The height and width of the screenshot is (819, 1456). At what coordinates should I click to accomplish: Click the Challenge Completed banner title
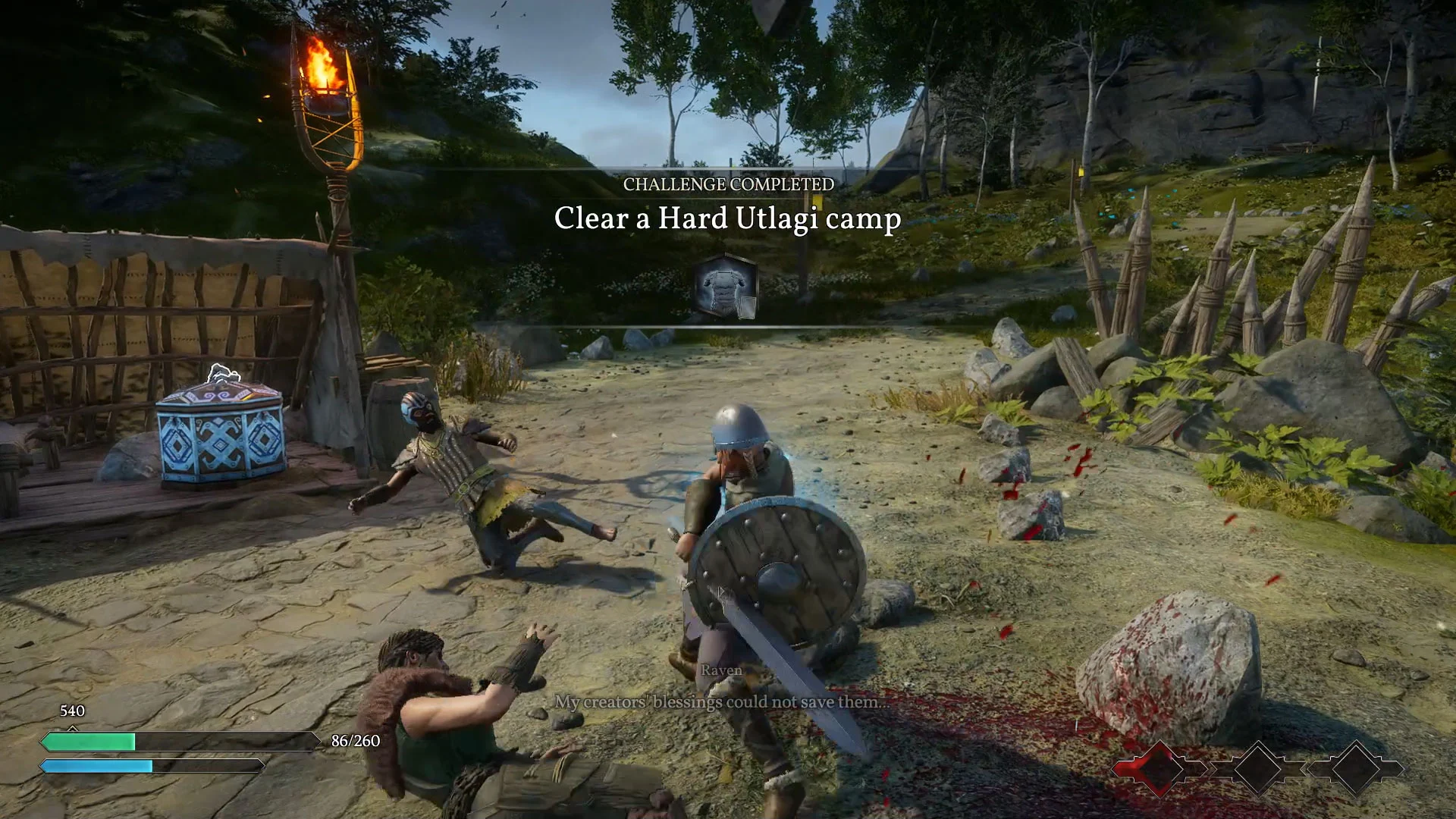(x=728, y=184)
